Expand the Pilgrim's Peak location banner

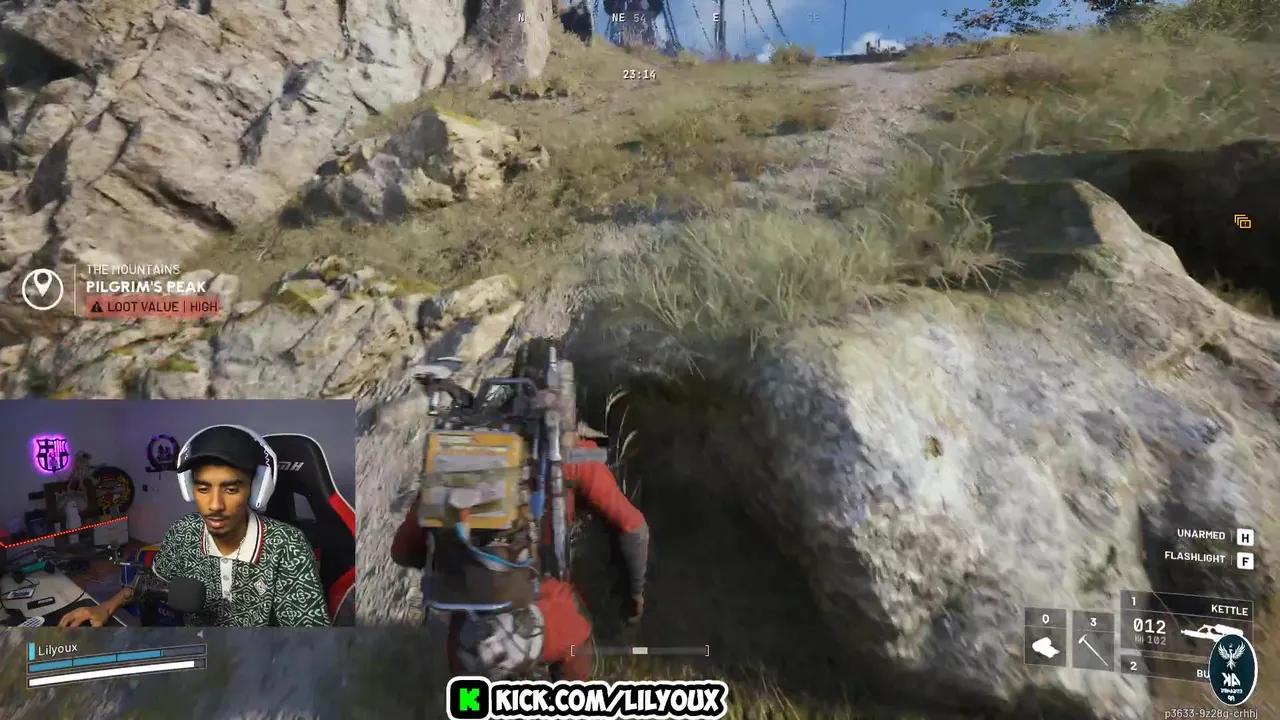(145, 288)
